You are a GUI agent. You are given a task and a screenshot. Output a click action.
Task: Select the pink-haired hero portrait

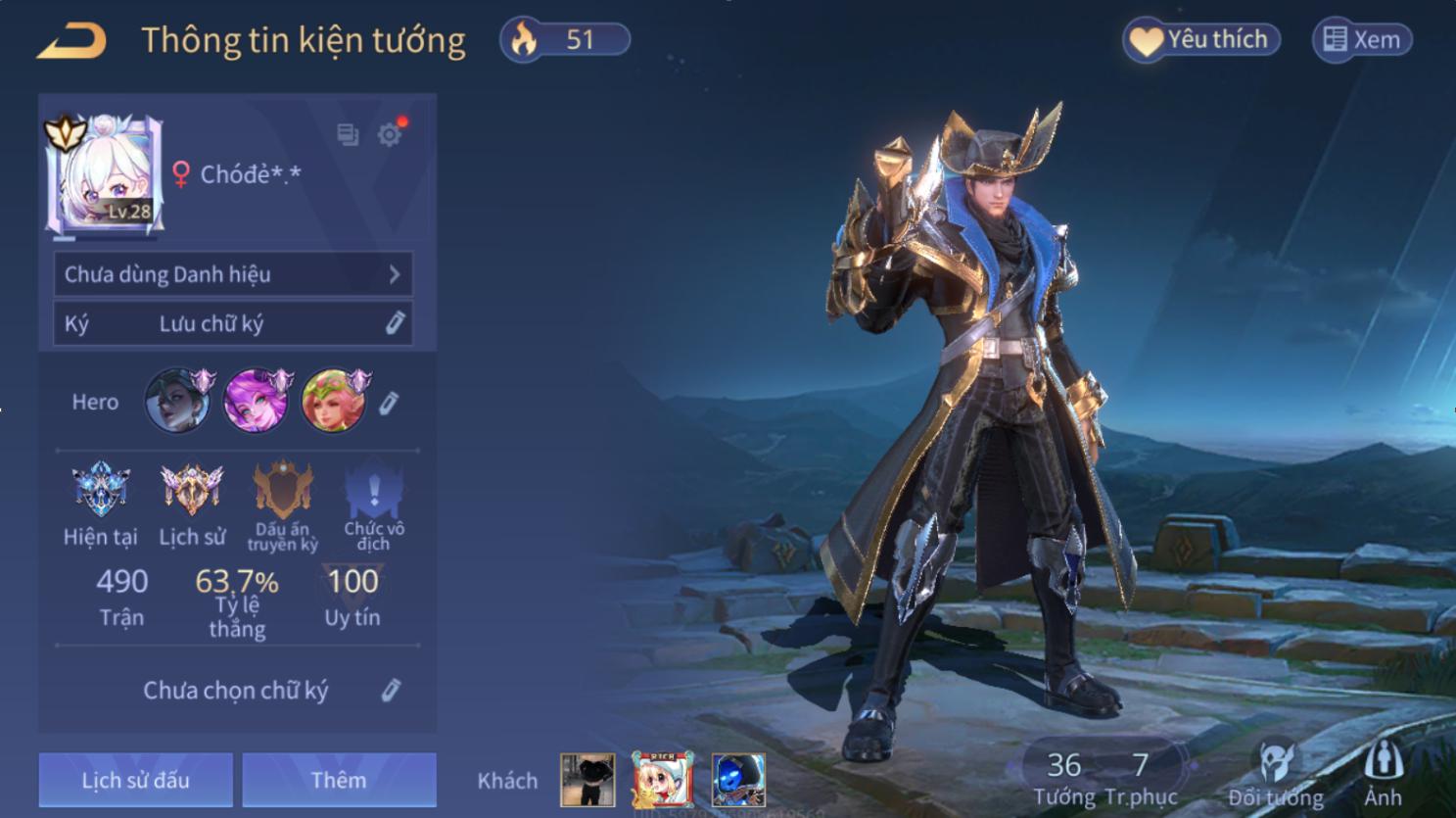257,401
